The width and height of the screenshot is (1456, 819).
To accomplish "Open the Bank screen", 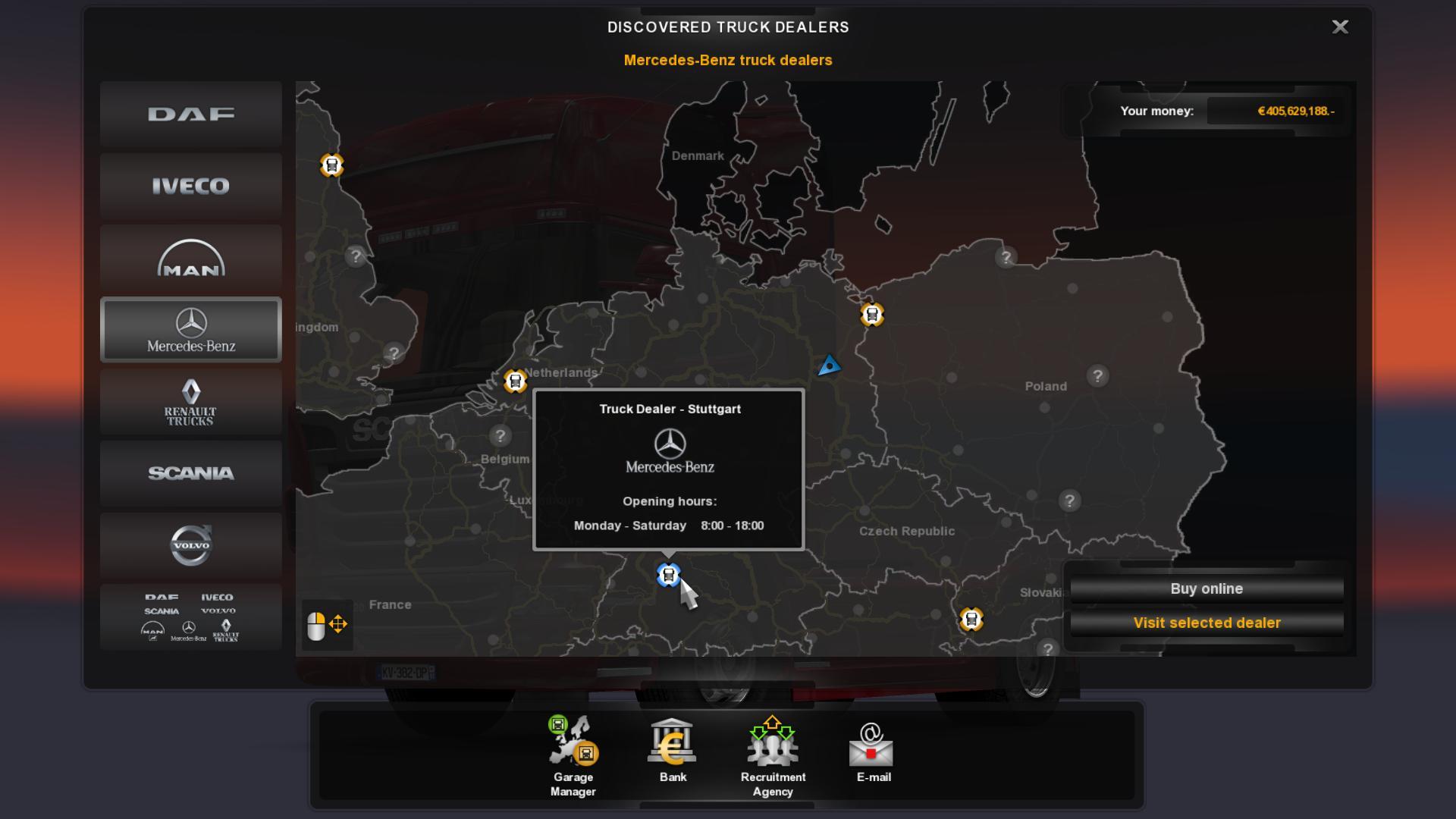I will tap(673, 751).
